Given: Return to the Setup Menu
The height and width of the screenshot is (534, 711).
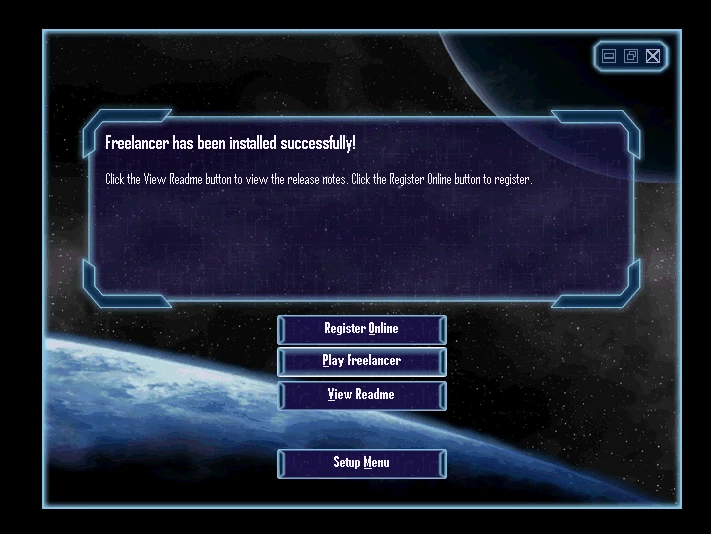Looking at the screenshot, I should pyautogui.click(x=361, y=463).
